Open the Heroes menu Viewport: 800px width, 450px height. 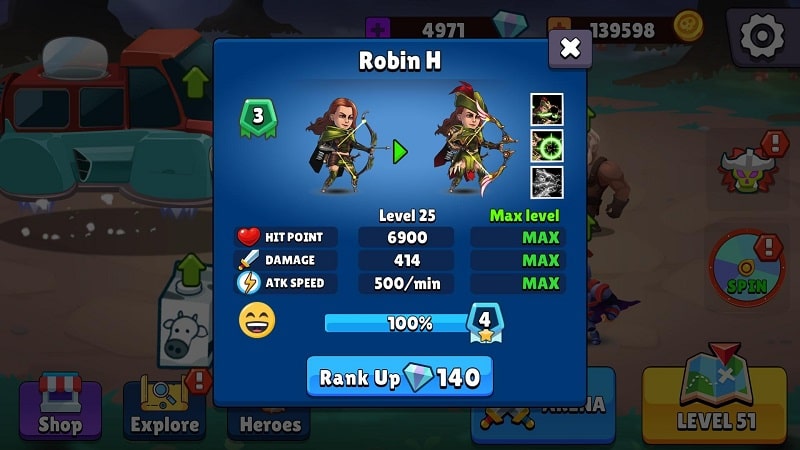point(269,422)
